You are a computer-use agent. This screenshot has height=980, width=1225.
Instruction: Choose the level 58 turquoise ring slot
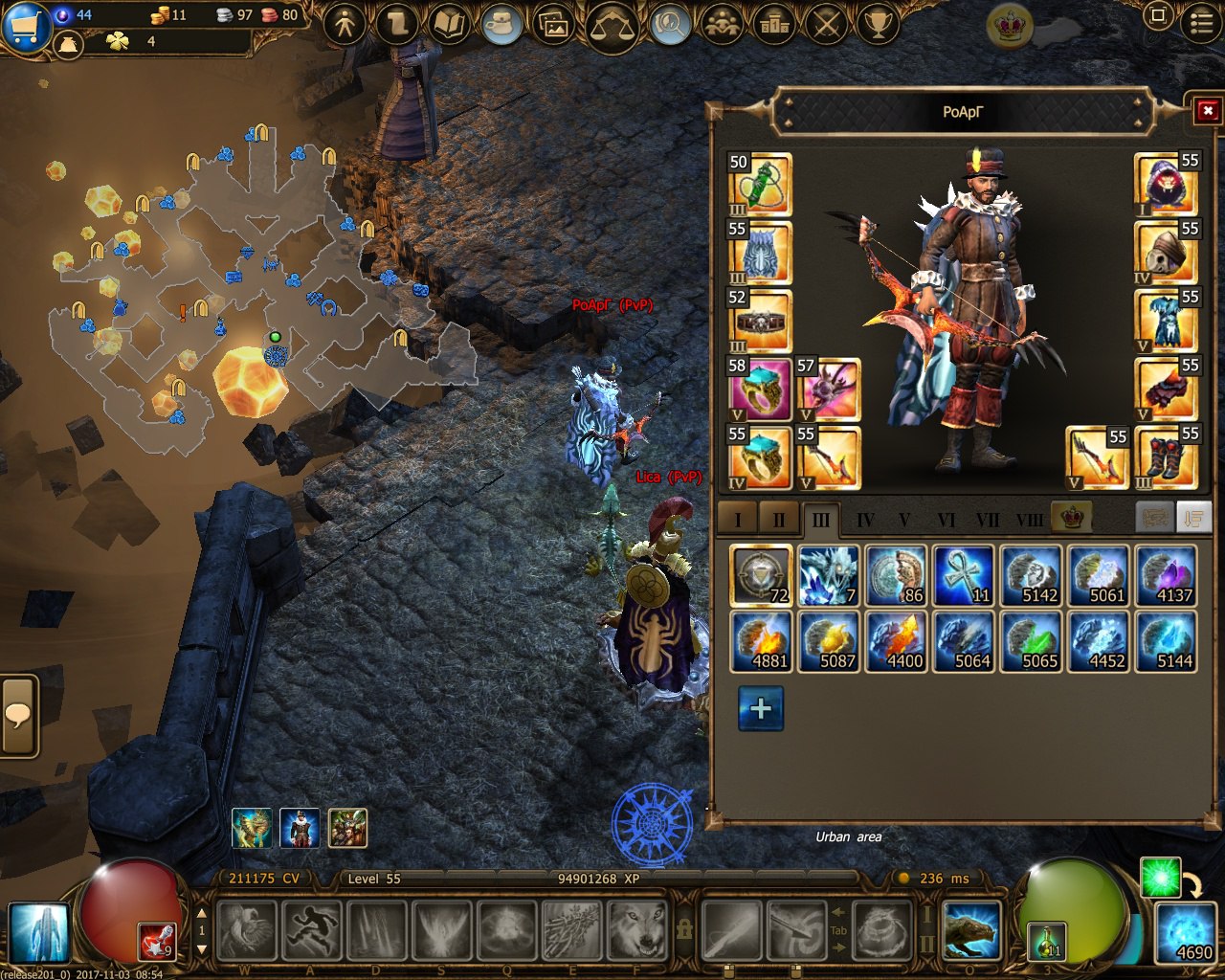click(760, 389)
